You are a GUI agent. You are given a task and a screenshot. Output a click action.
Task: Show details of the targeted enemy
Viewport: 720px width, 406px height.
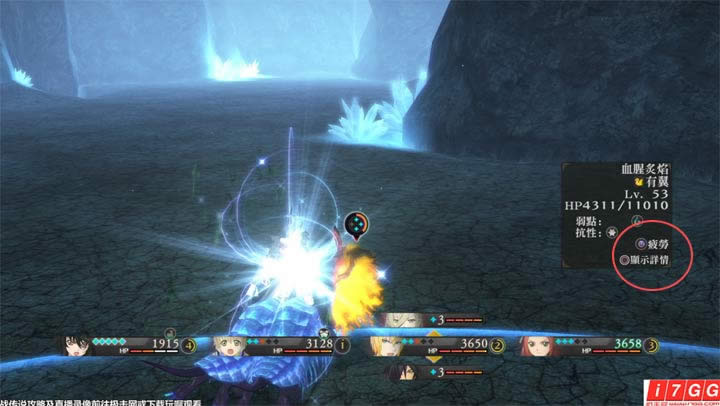tap(643, 259)
